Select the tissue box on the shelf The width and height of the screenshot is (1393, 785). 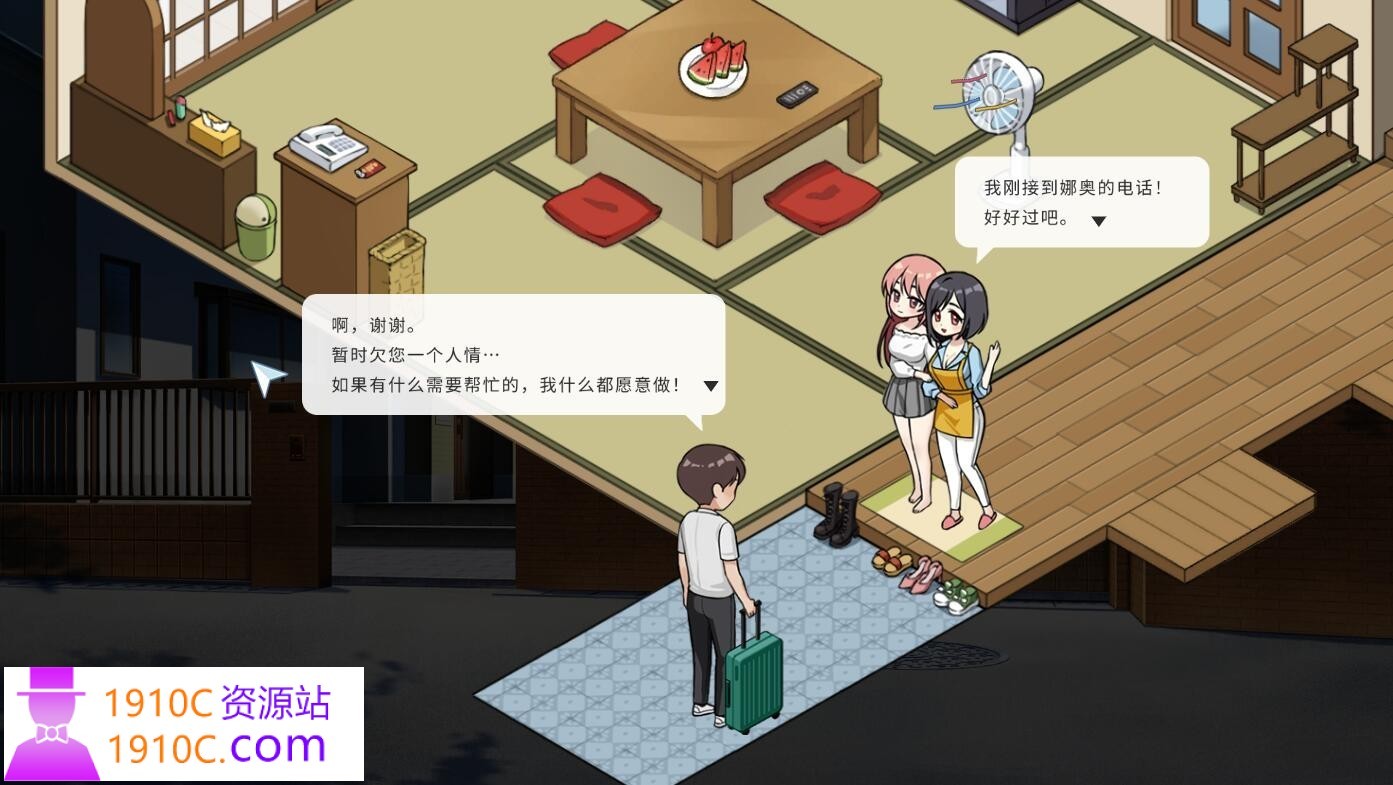coord(215,135)
